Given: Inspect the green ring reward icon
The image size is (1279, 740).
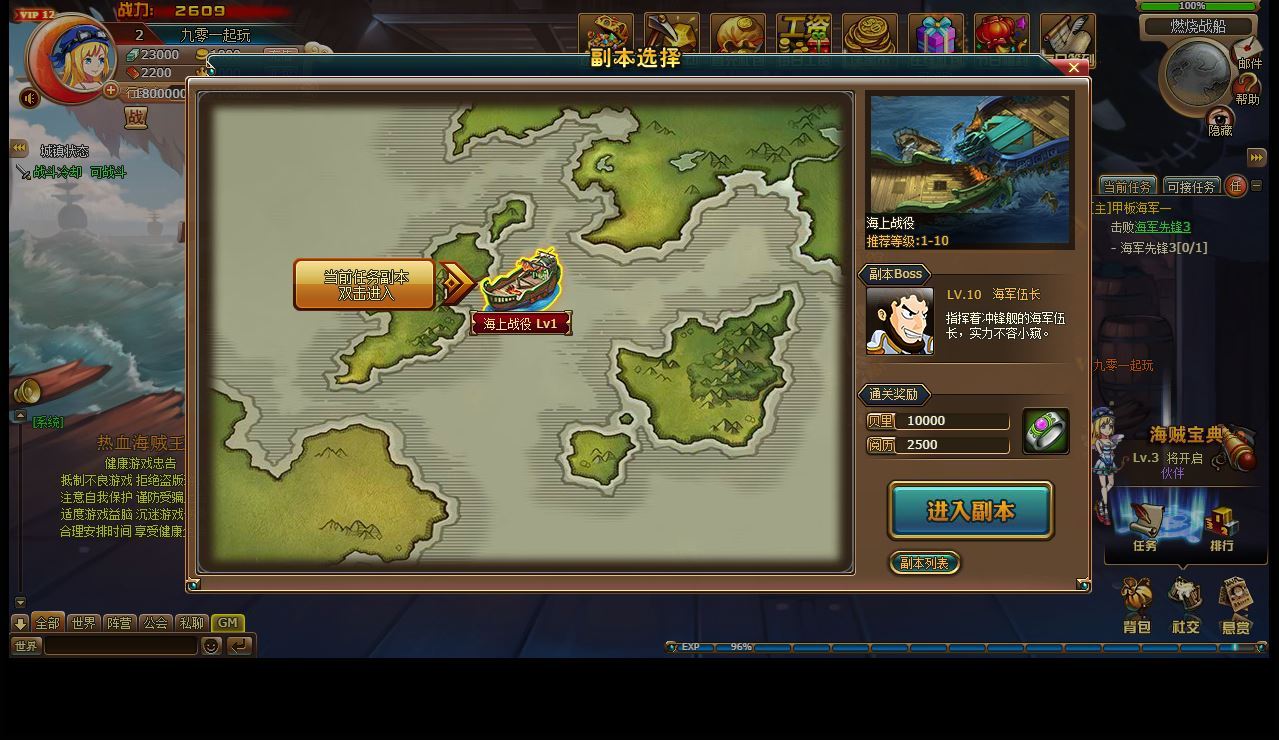Looking at the screenshot, I should pyautogui.click(x=1045, y=432).
